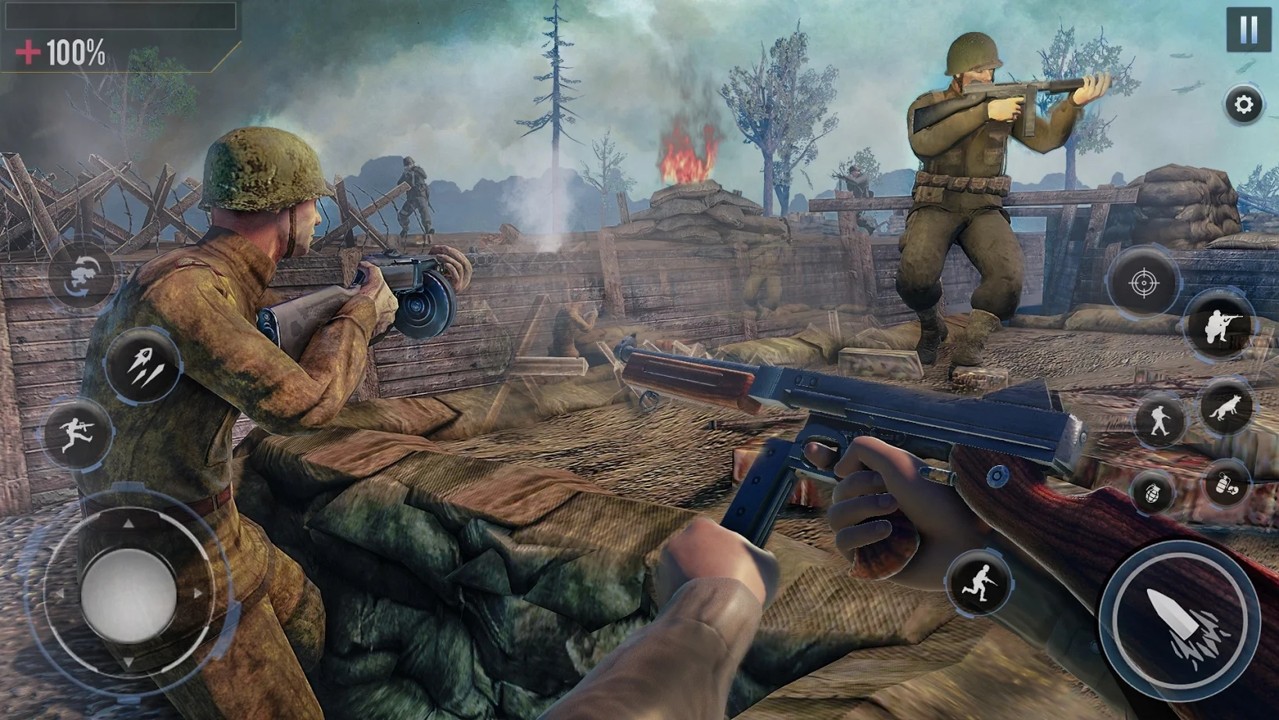
Task: Tap the movement joystick knob
Action: coord(128,593)
